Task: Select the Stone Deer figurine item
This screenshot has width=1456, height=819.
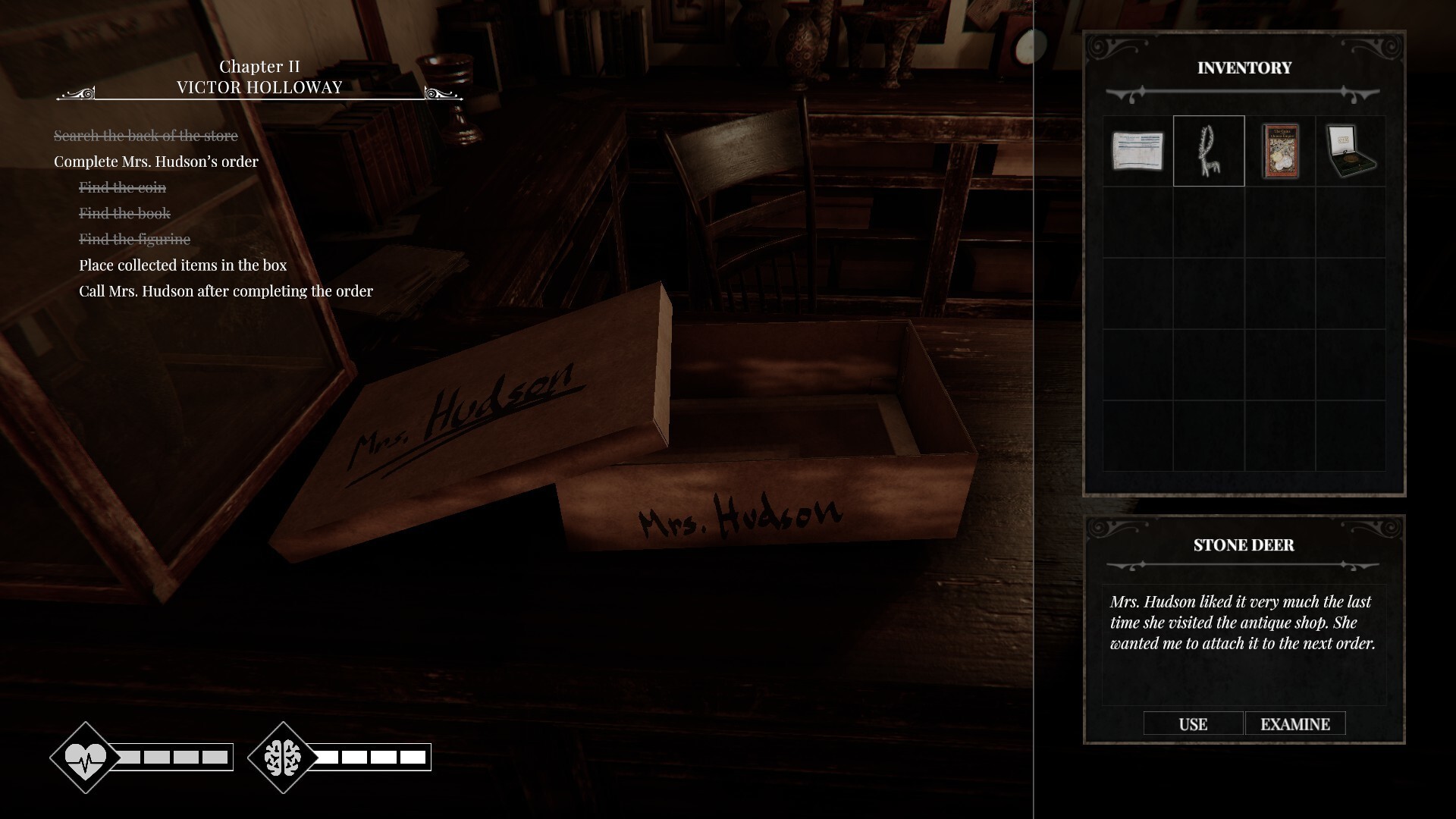Action: pyautogui.click(x=1209, y=151)
